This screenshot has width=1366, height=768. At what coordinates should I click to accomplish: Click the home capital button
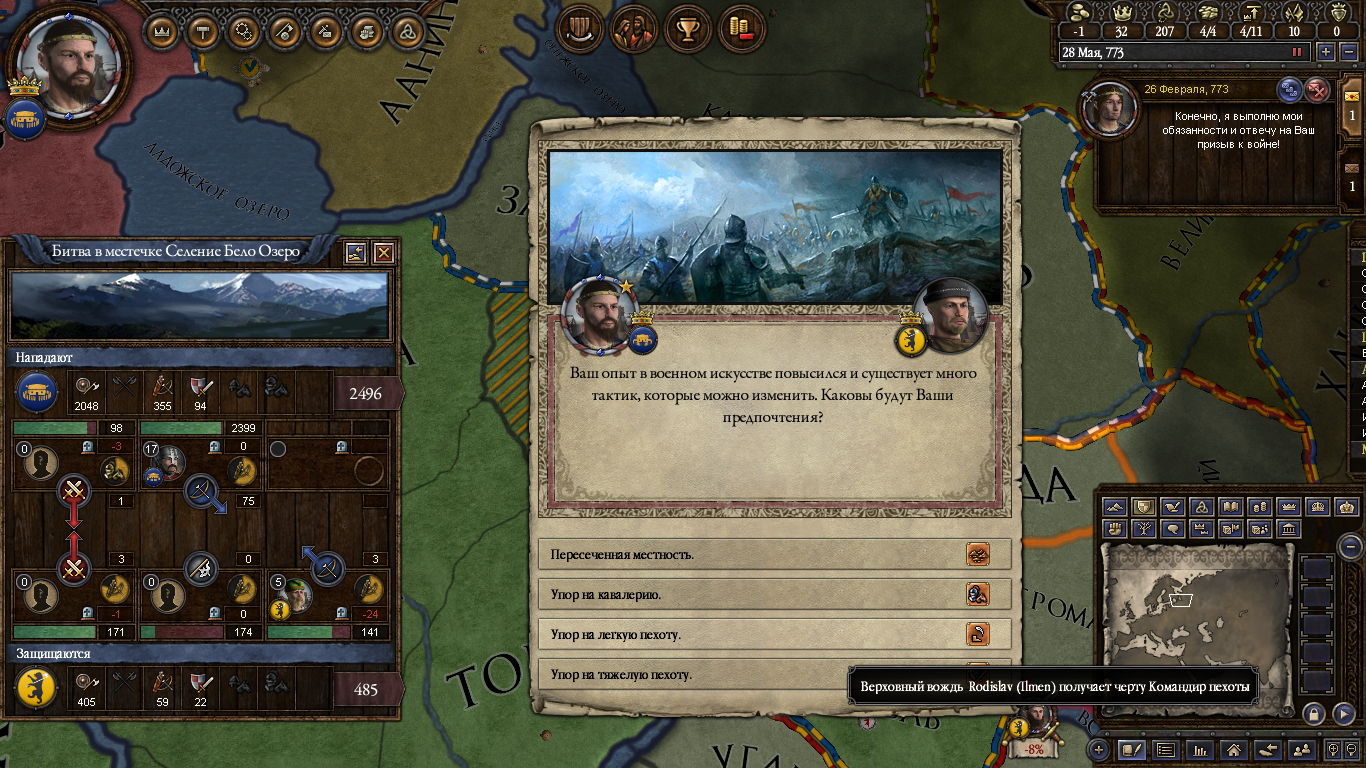click(1234, 749)
